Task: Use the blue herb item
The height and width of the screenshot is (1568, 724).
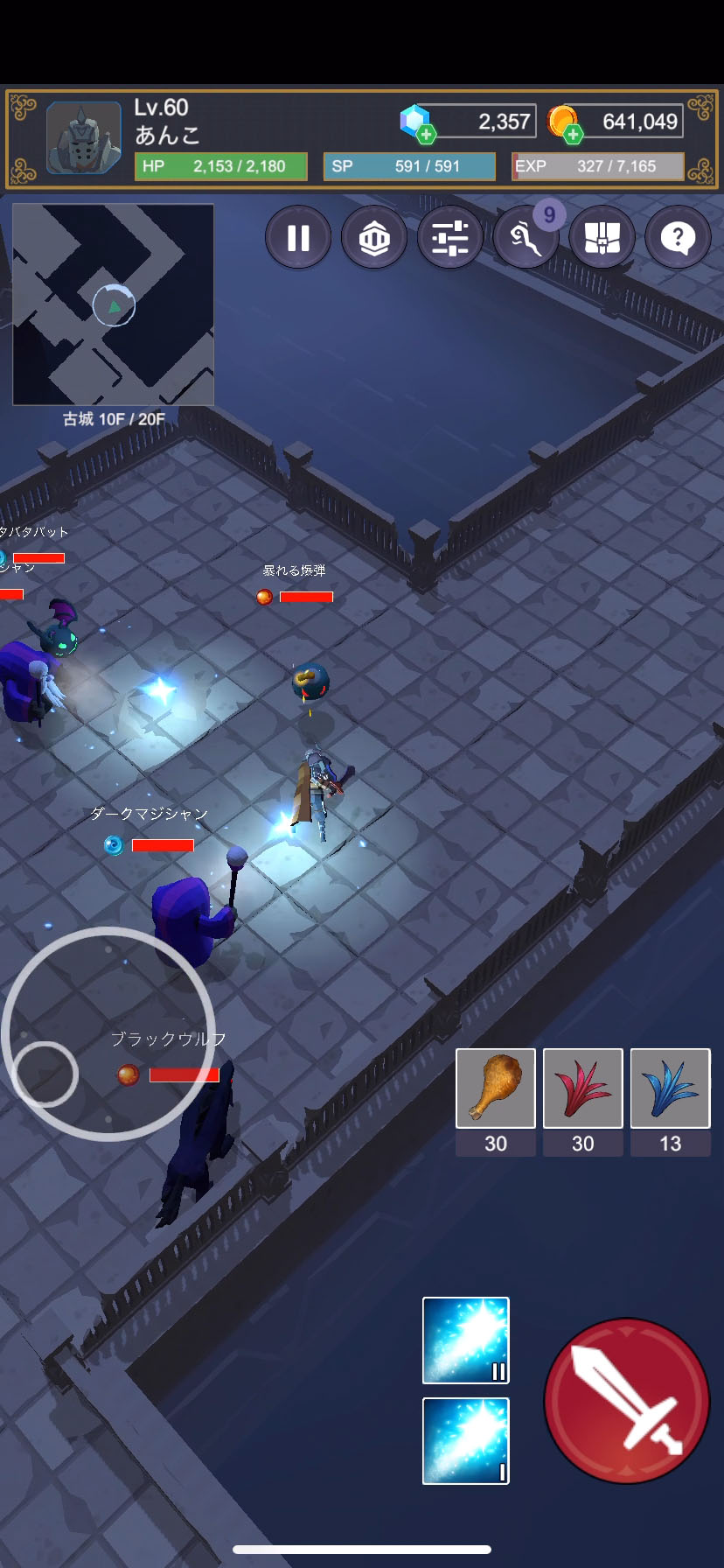Action: click(670, 1088)
